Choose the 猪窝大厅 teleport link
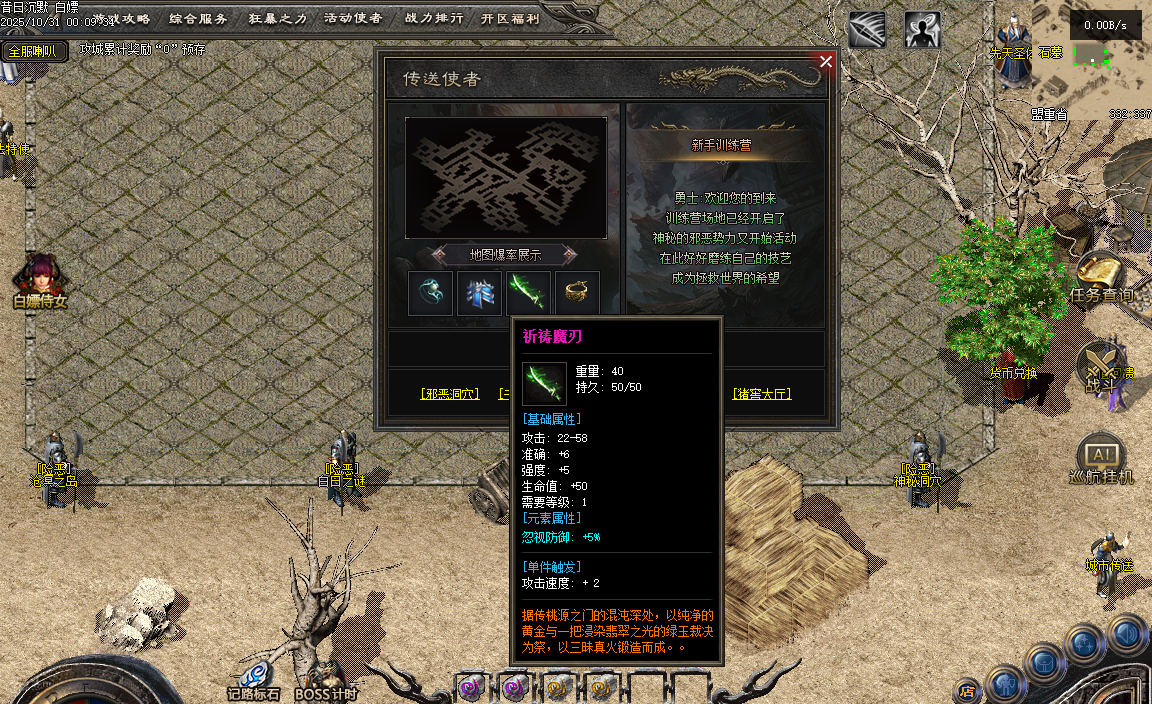 tap(762, 394)
